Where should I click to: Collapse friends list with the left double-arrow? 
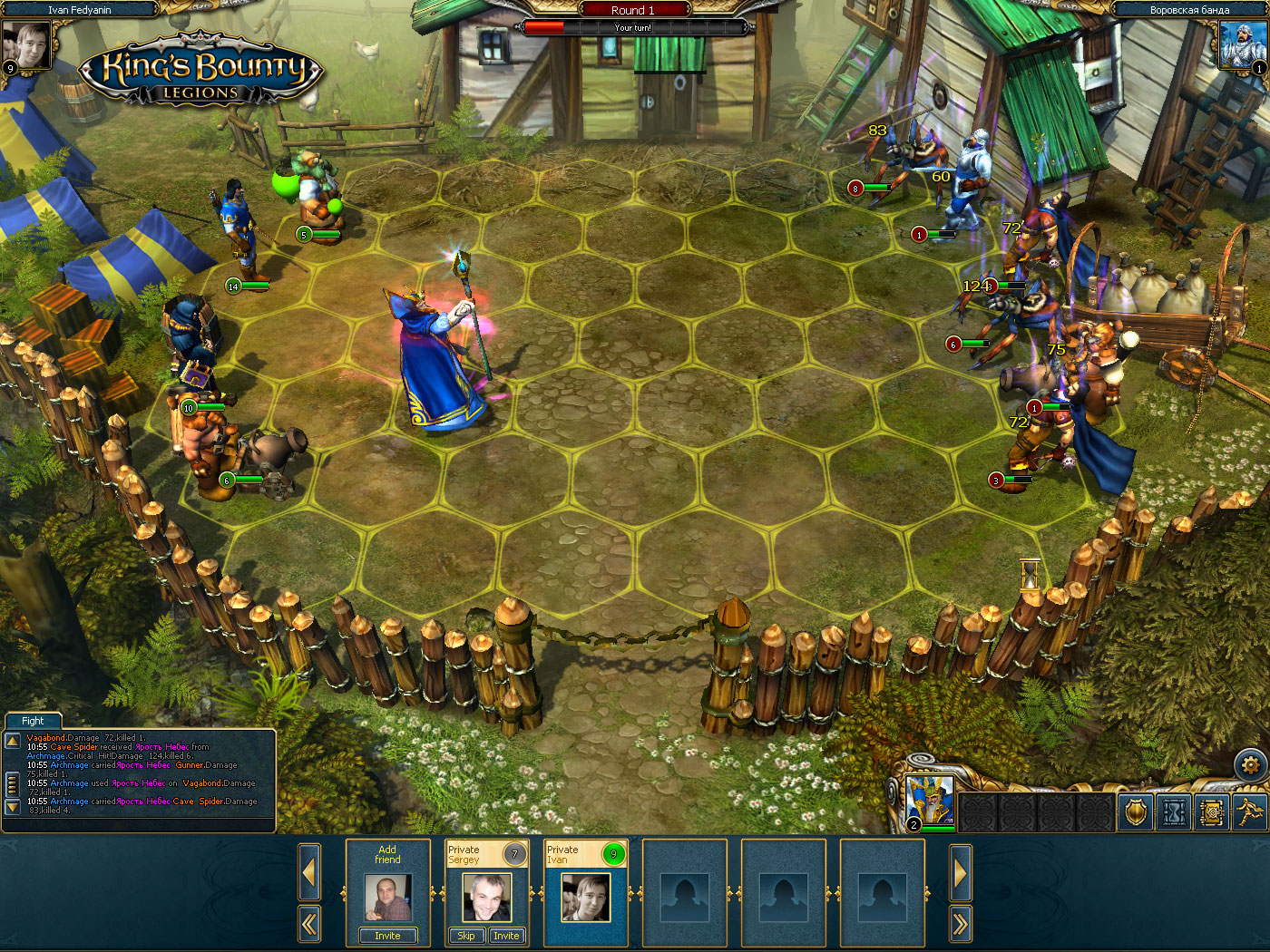309,922
